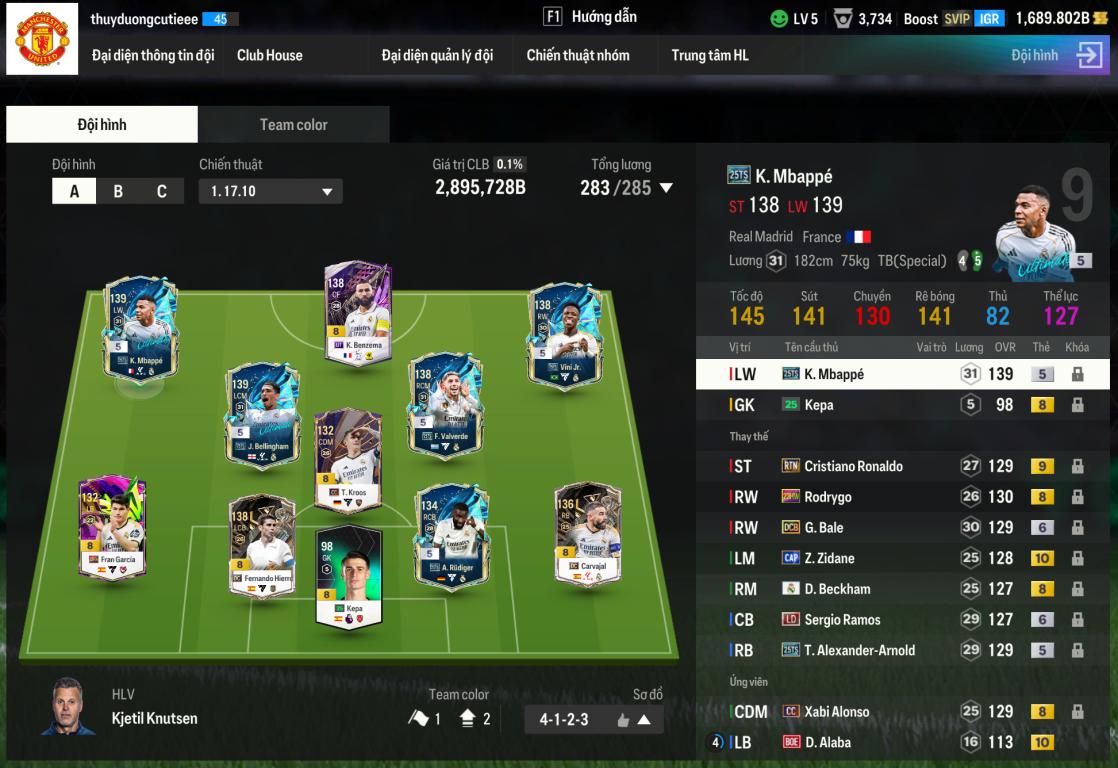Select the Xabi Alonso reserve row

click(x=836, y=712)
